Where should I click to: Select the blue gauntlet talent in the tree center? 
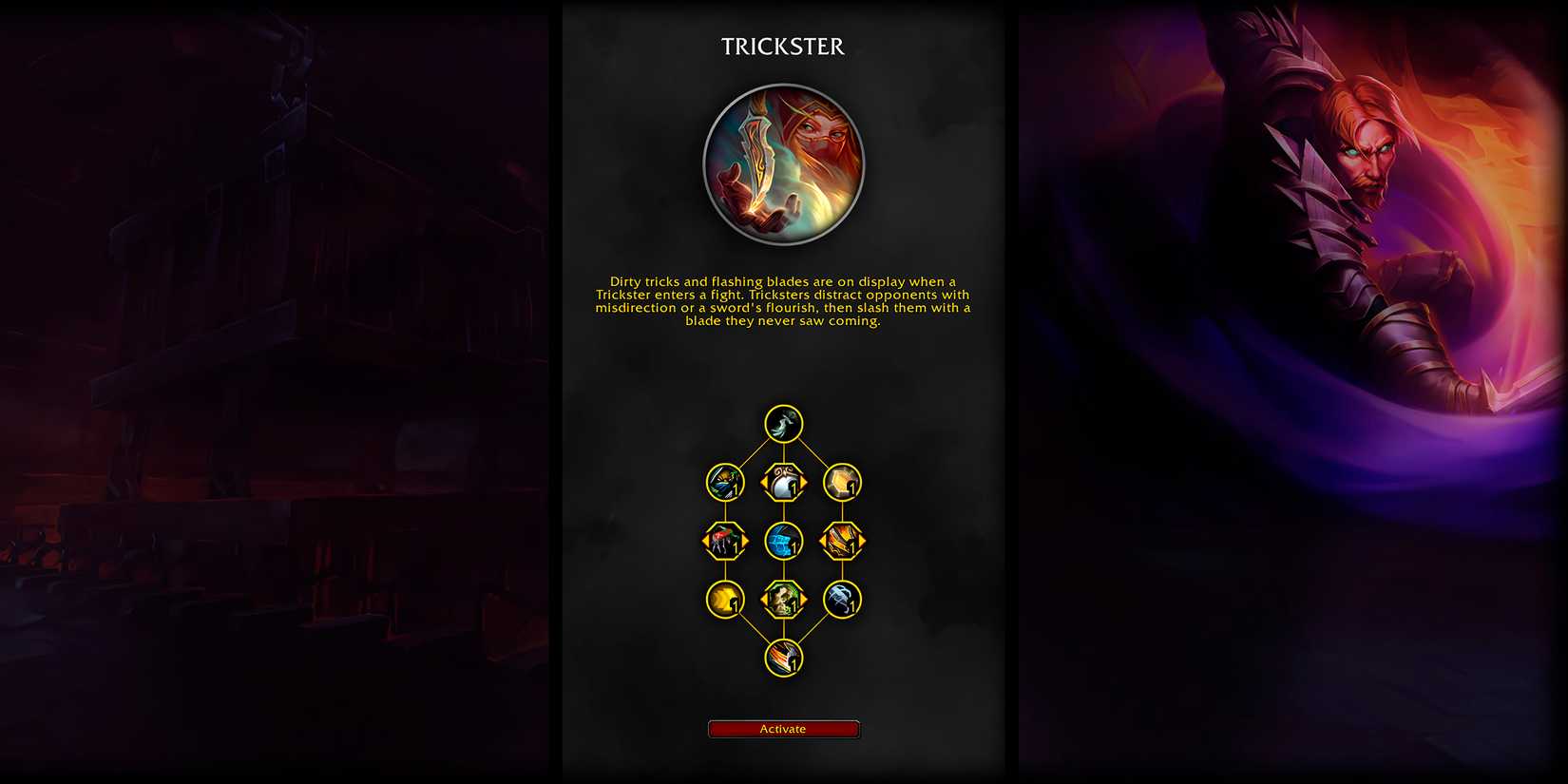click(782, 540)
